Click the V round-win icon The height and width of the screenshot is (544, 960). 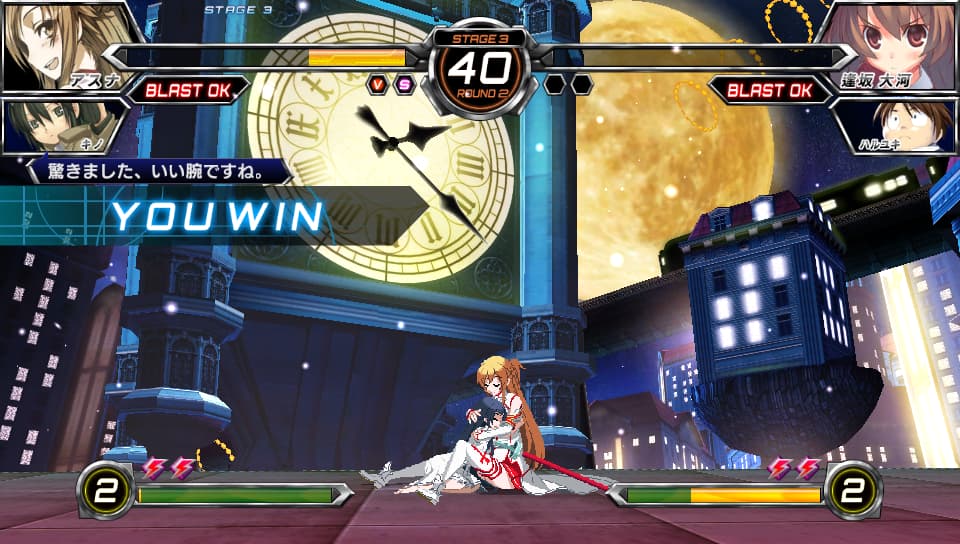point(378,84)
